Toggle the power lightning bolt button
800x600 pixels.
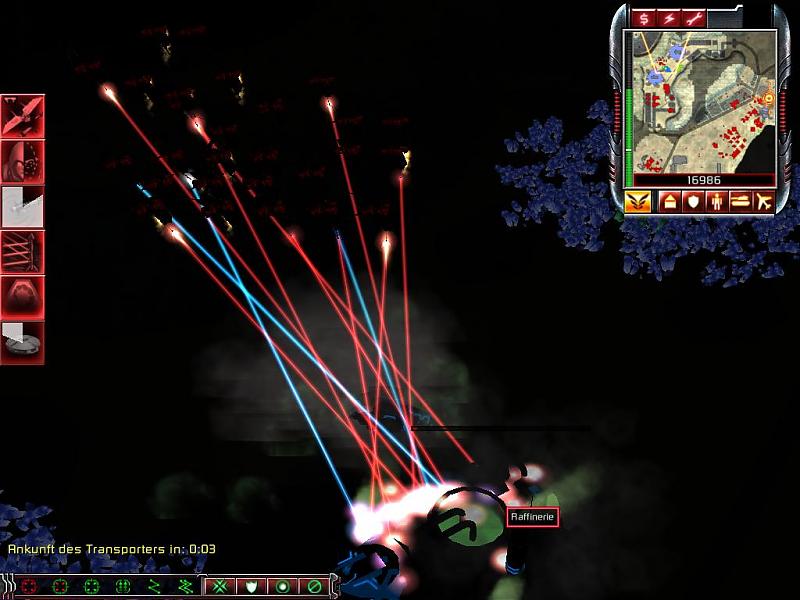[668, 18]
